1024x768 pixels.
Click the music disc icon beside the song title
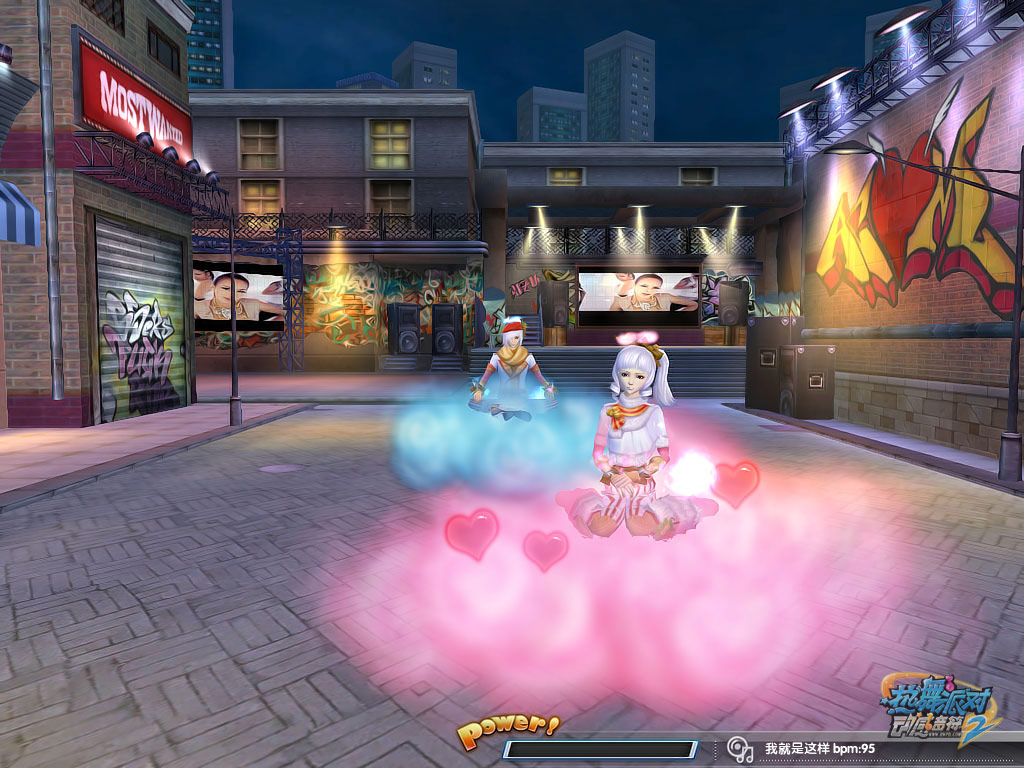click(x=739, y=748)
